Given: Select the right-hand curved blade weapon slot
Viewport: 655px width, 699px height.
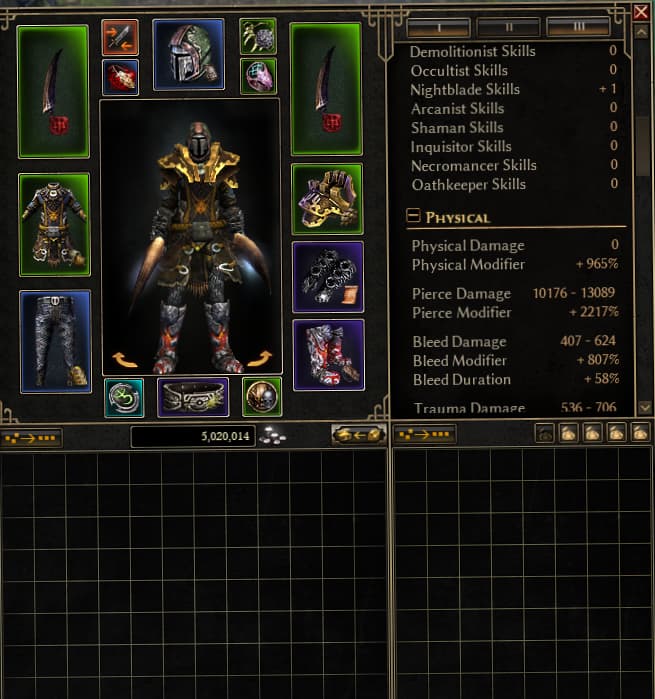Looking at the screenshot, I should [x=326, y=92].
